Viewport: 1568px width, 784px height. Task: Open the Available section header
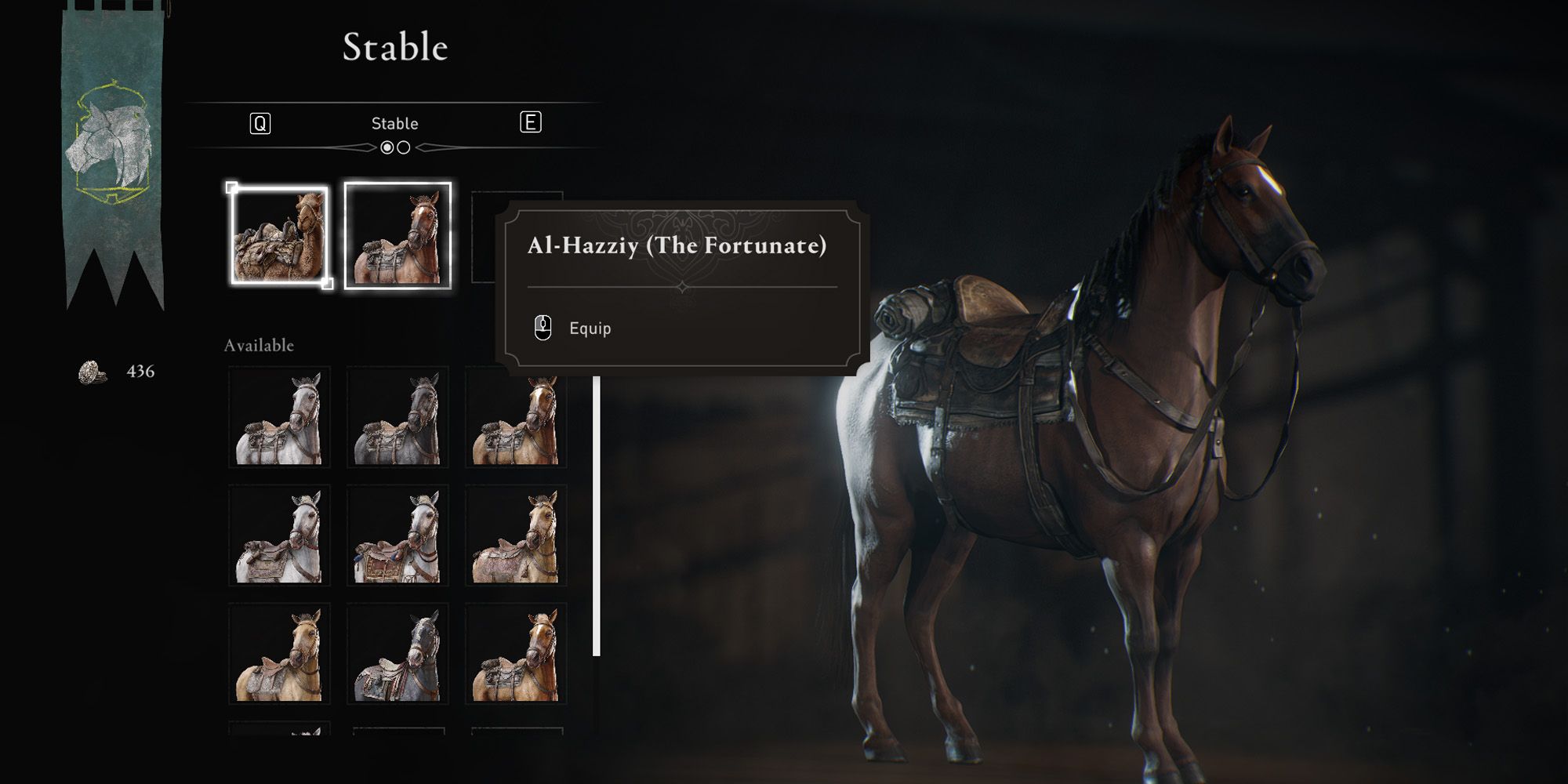[x=260, y=344]
